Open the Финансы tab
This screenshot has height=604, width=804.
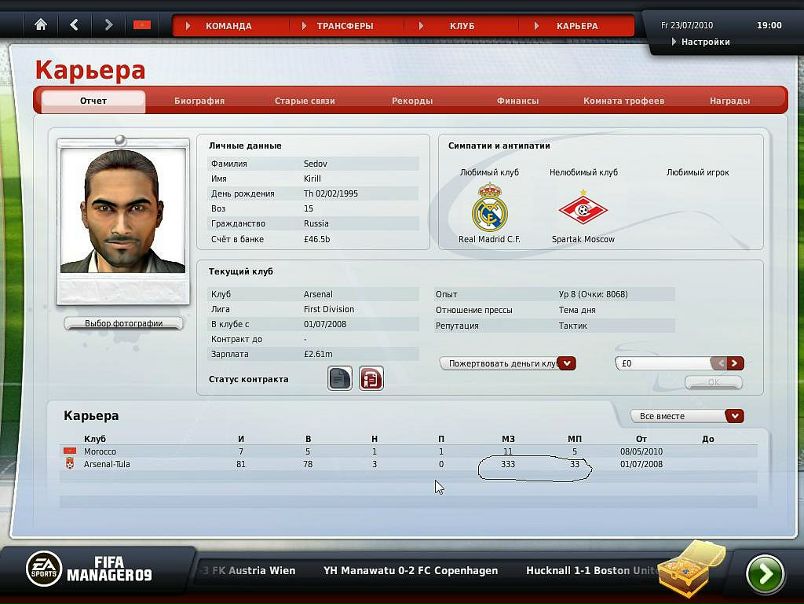coord(518,101)
